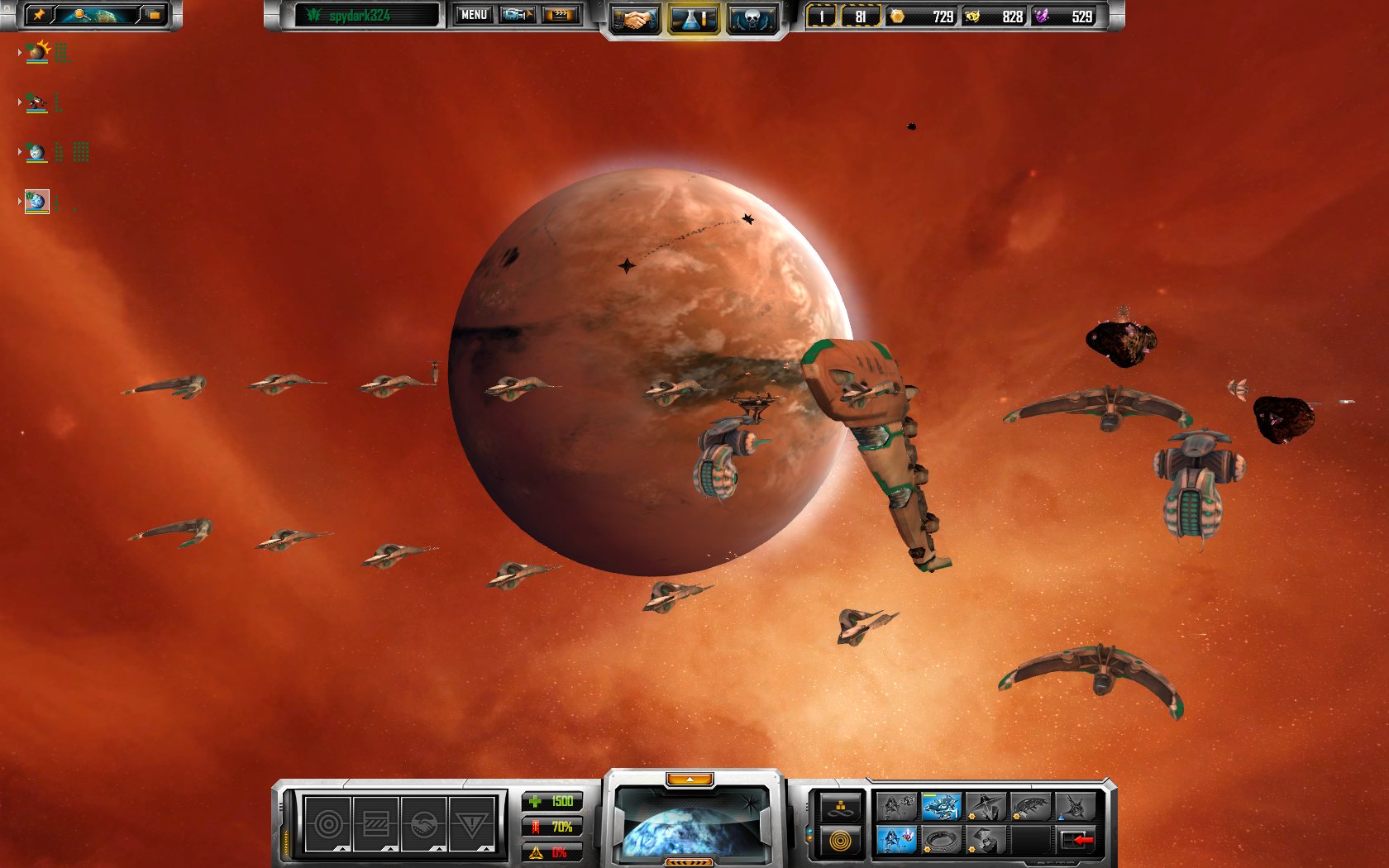Select the research flask tab icon

tap(693, 17)
